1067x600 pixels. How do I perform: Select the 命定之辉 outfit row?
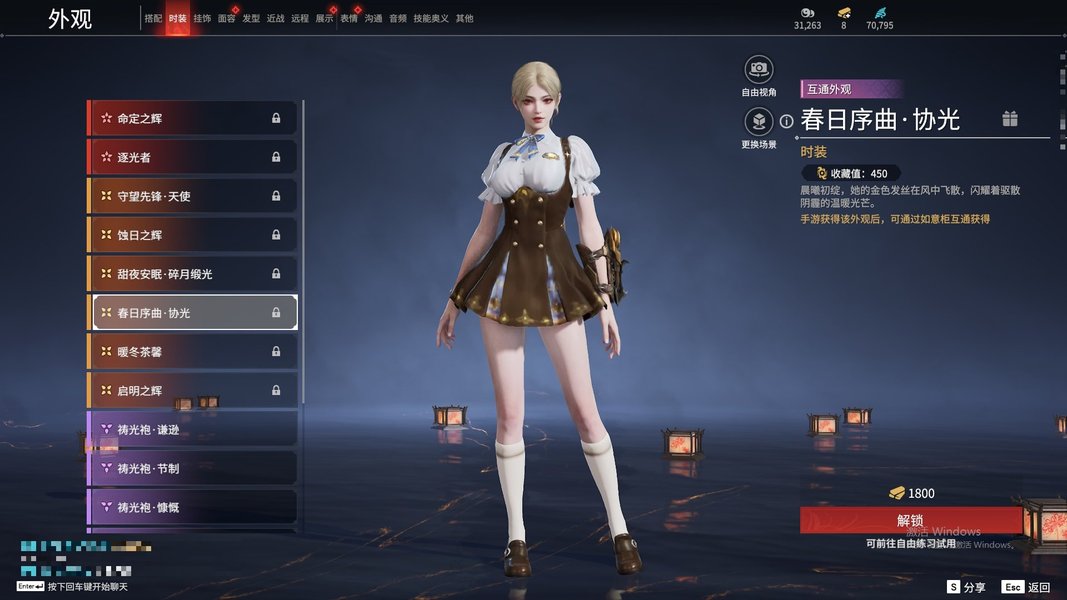coord(194,118)
